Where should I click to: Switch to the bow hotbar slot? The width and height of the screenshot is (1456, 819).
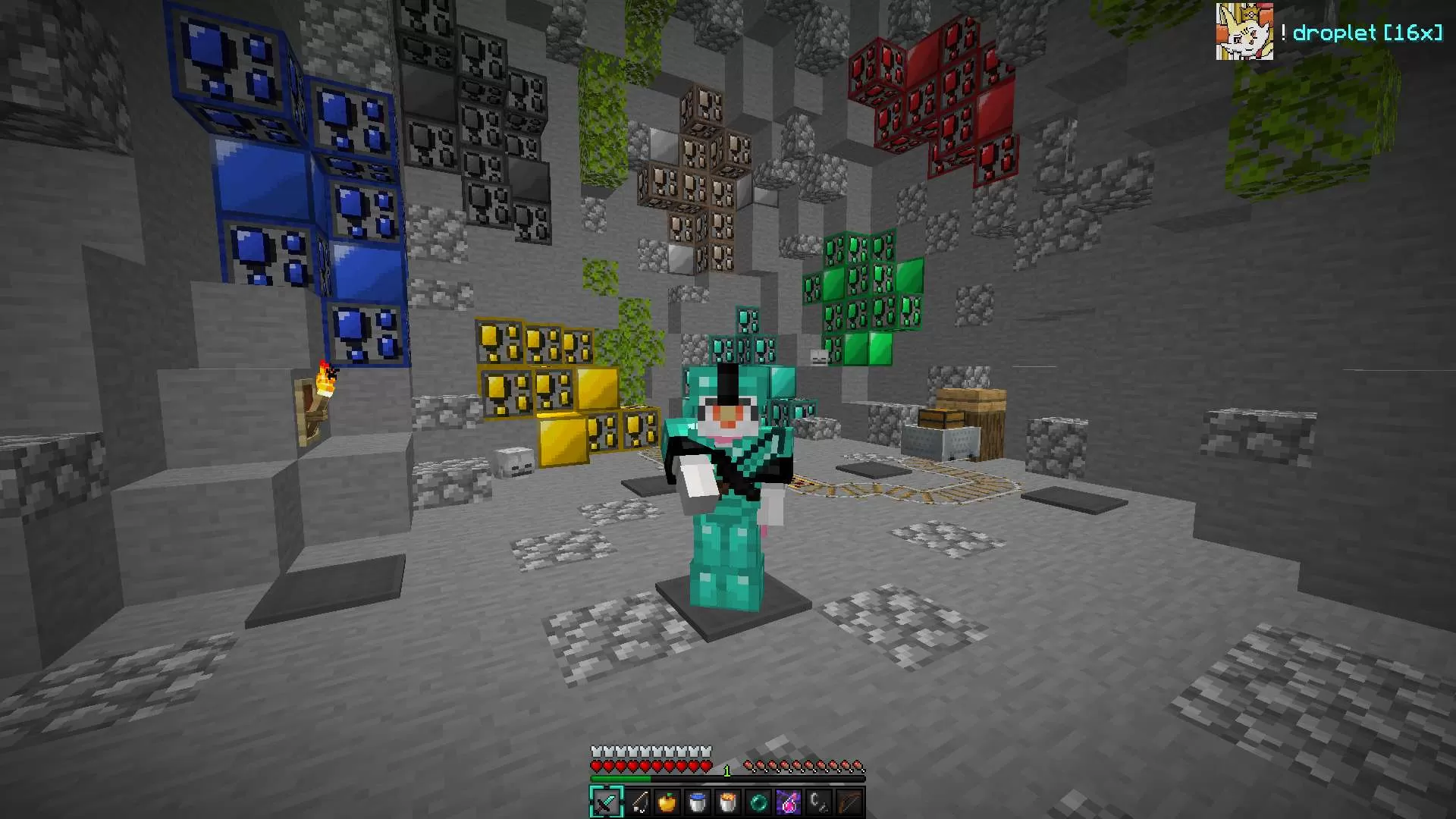849,802
